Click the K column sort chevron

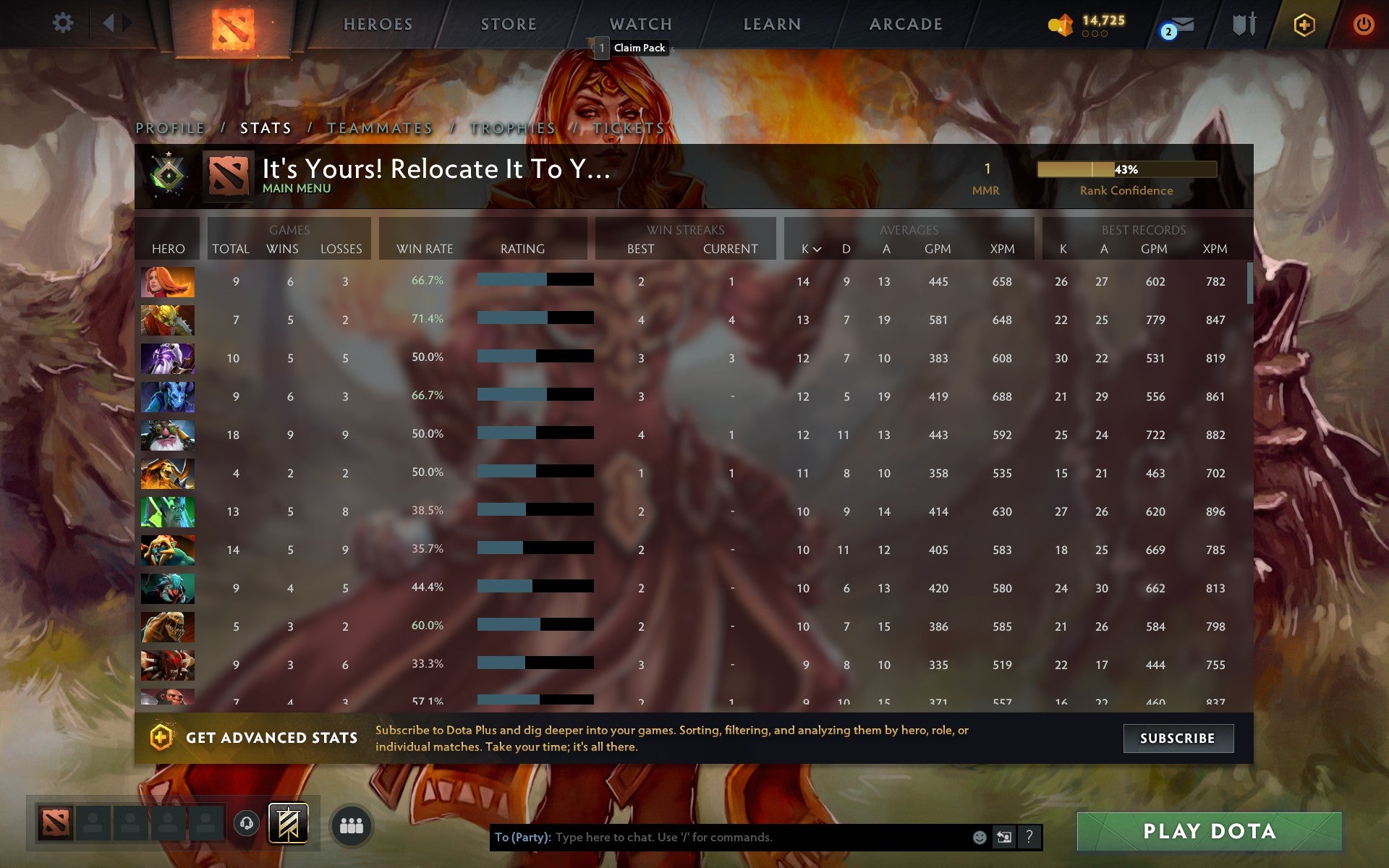(x=817, y=250)
